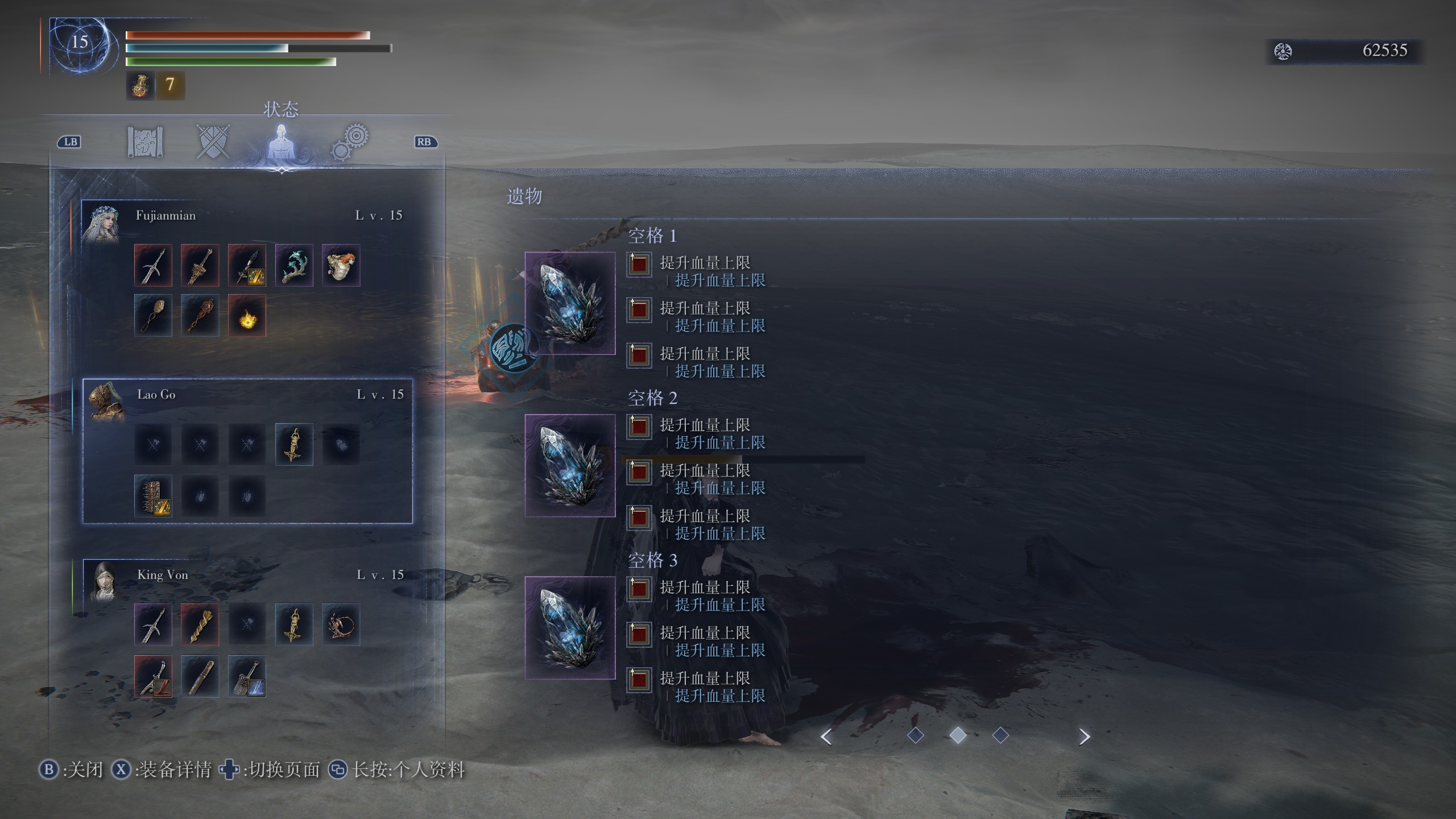Select King Von's golden spiral staff

(x=200, y=624)
